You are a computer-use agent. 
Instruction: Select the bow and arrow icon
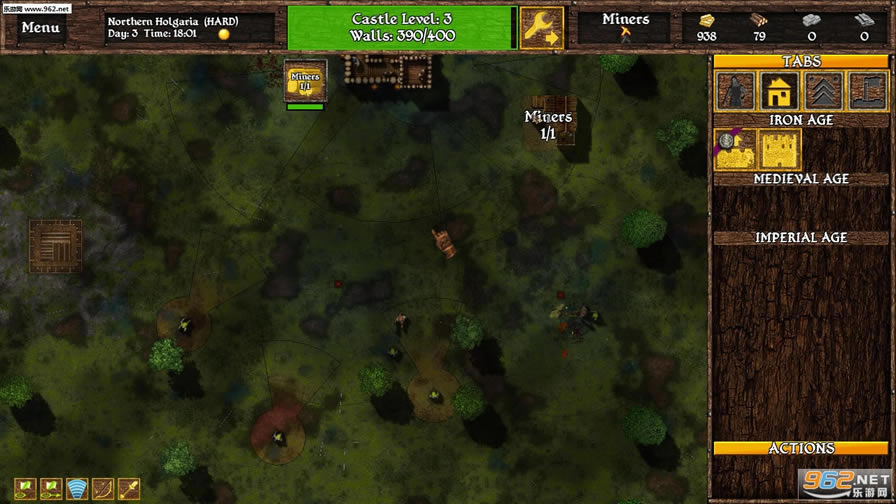[103, 489]
